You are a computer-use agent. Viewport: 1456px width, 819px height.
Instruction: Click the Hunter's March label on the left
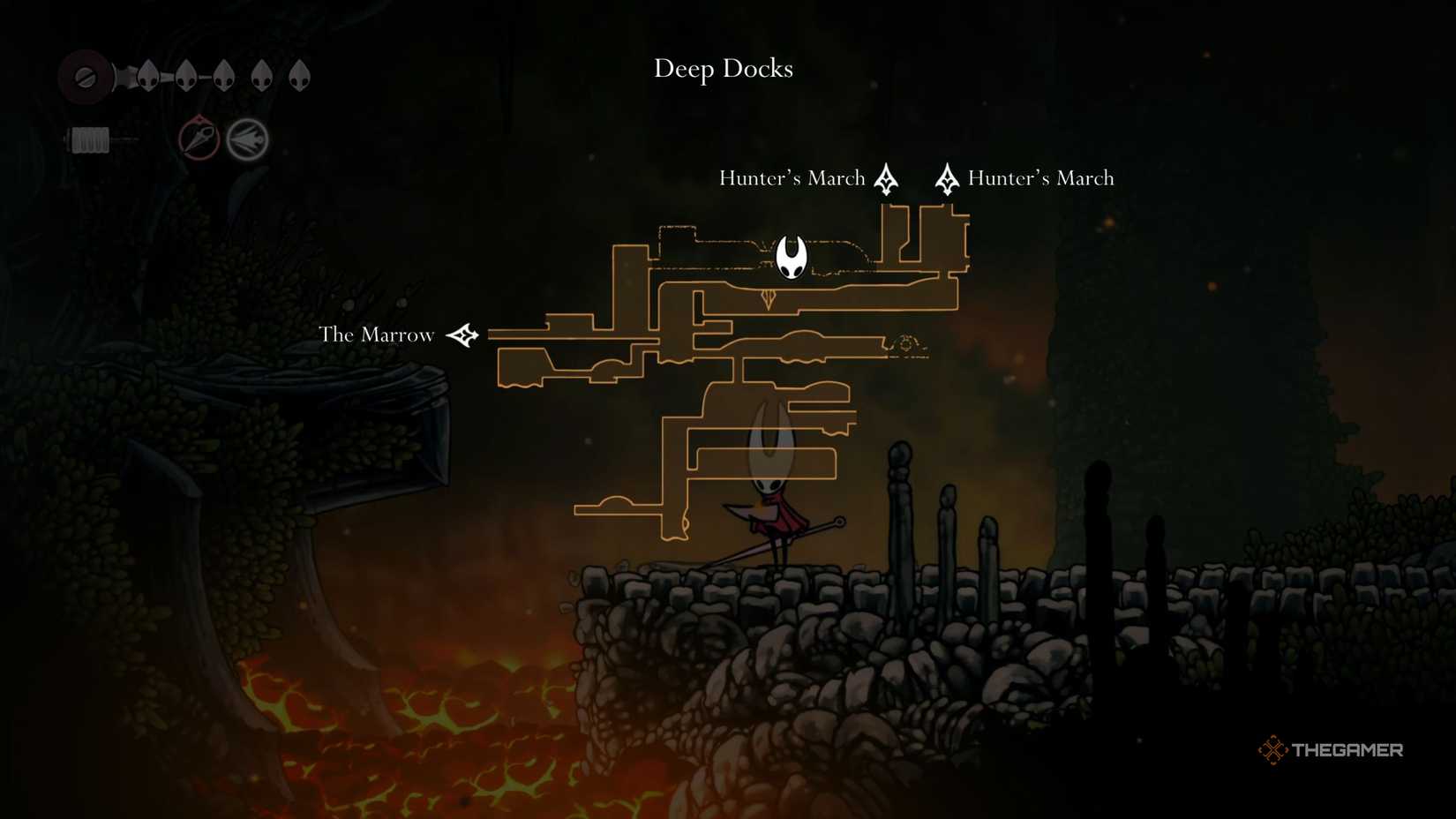[x=792, y=177]
